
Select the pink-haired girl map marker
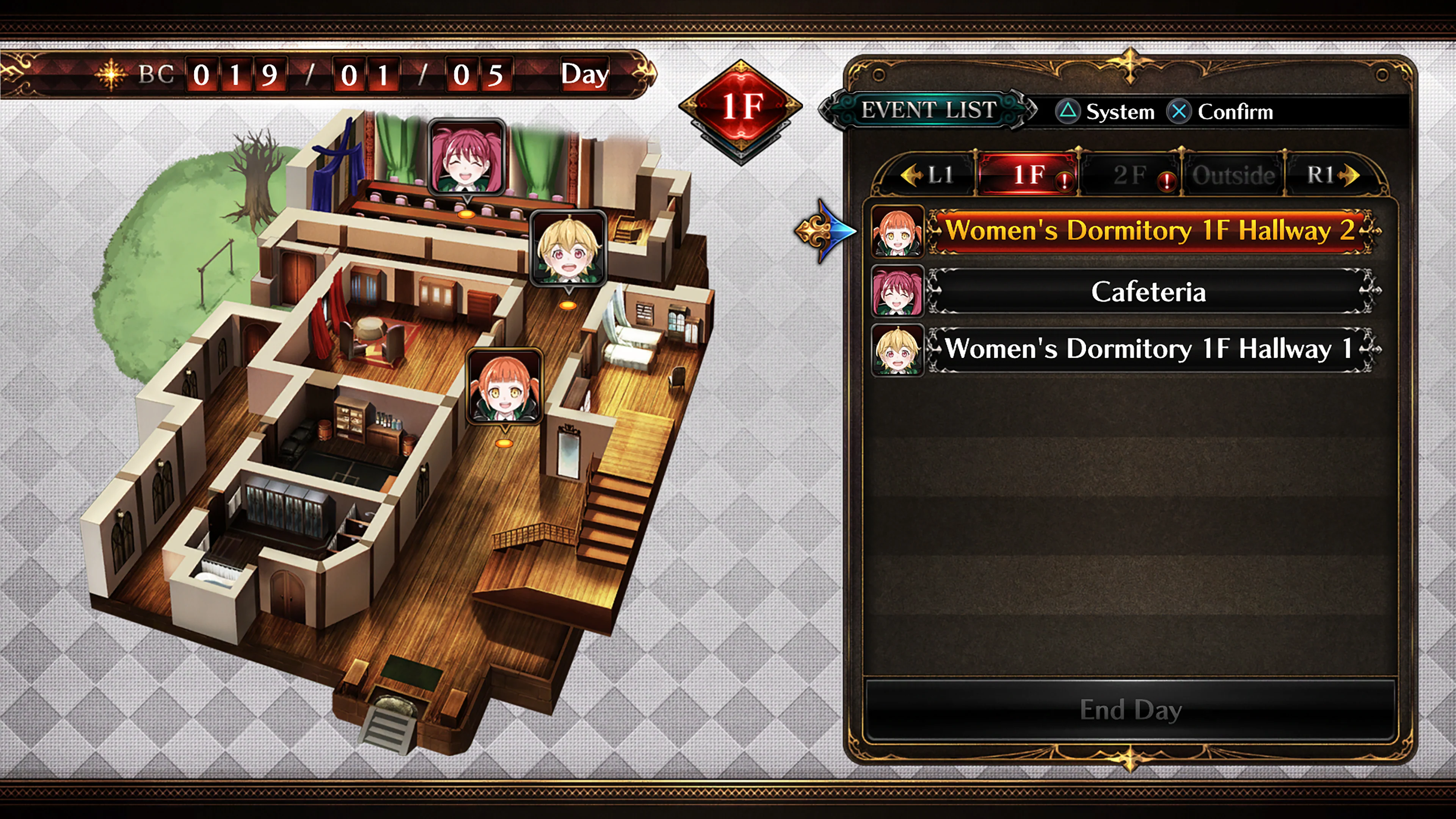tap(466, 157)
